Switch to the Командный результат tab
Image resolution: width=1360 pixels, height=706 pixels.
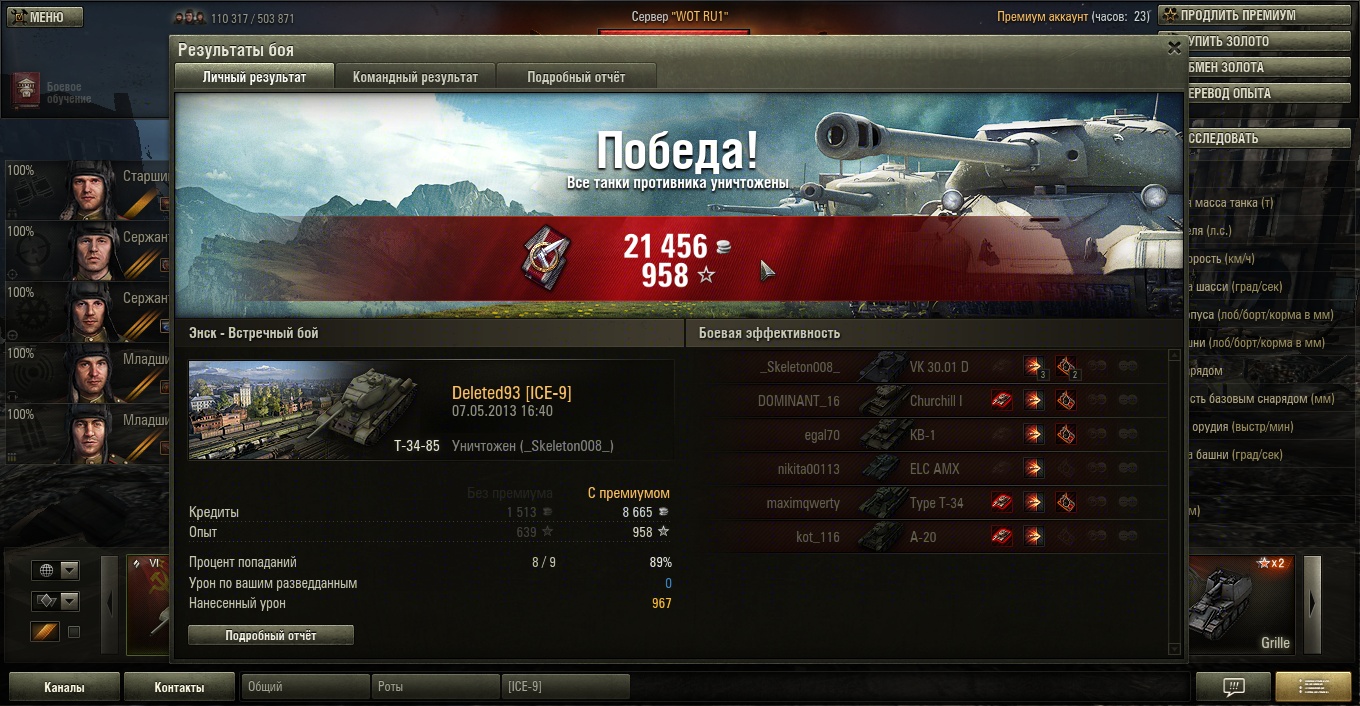[415, 77]
